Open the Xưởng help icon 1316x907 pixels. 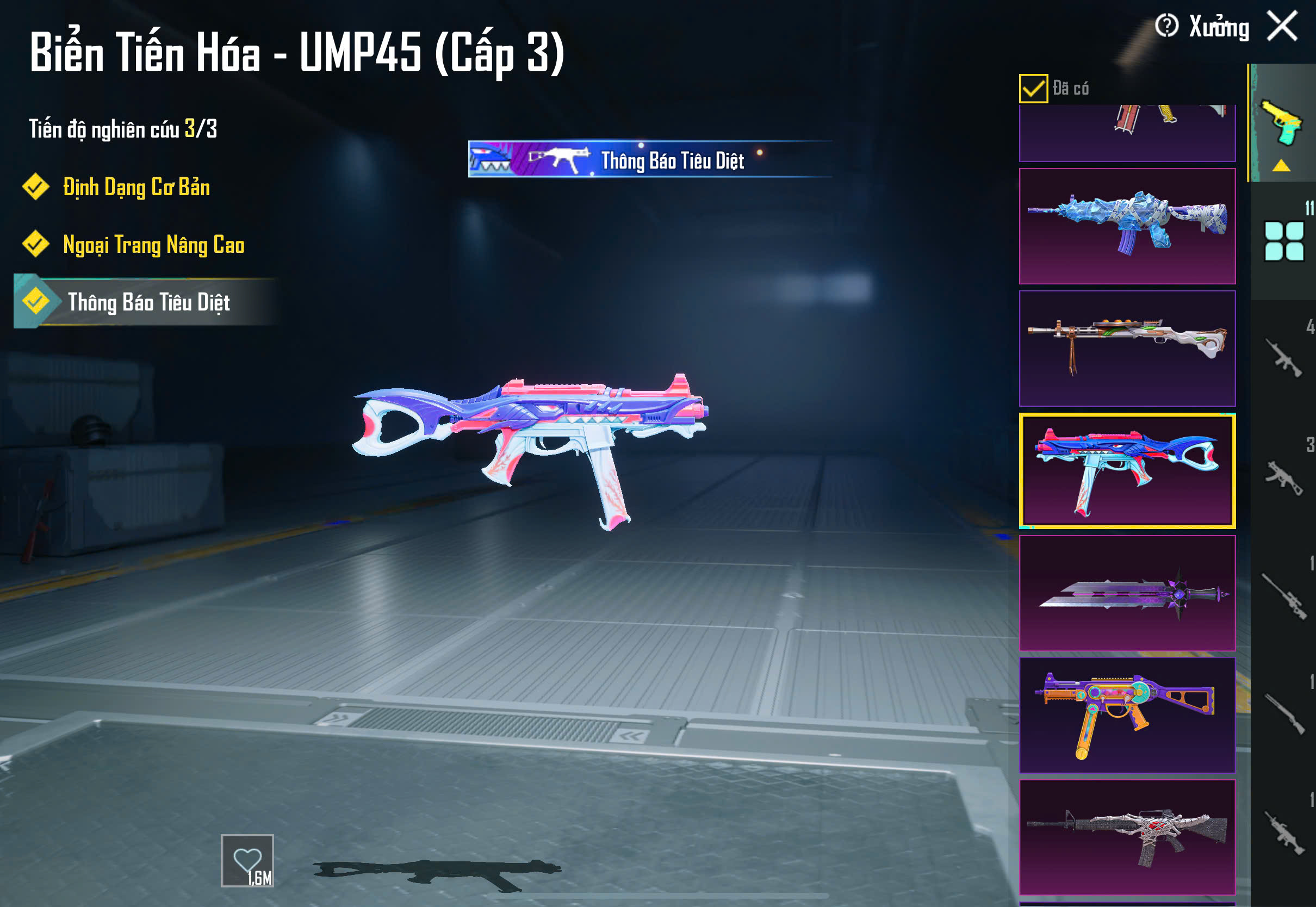point(1166,26)
